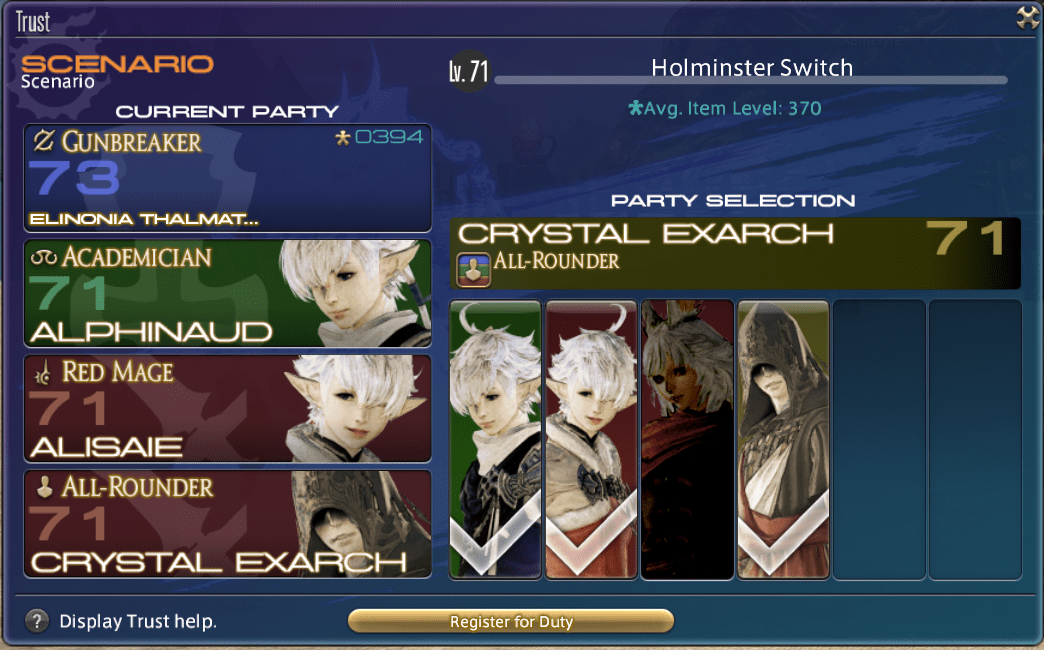
Task: Close the Trust window
Action: pos(1027,17)
